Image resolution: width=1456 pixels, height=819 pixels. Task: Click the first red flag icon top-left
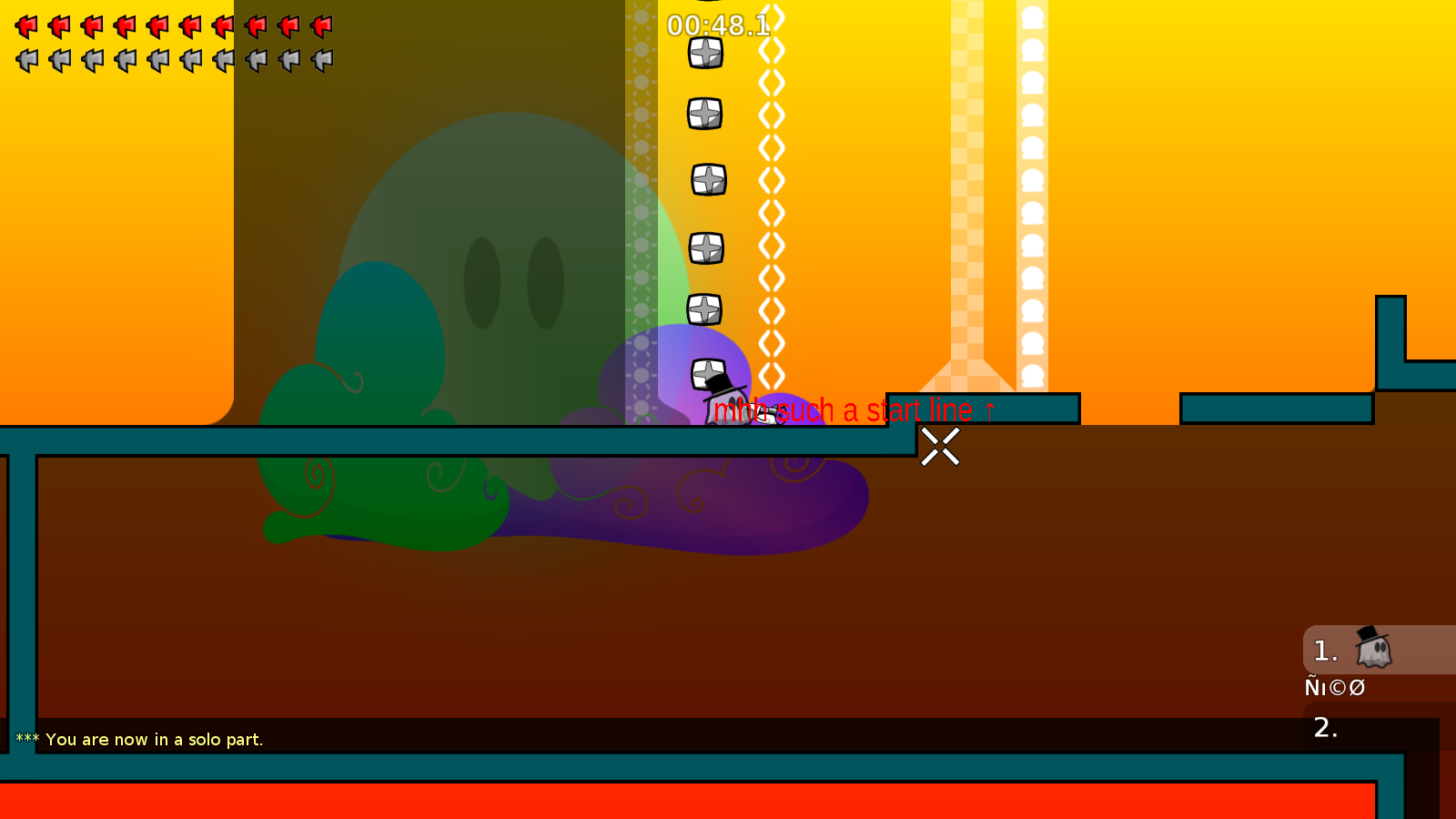tap(26, 25)
